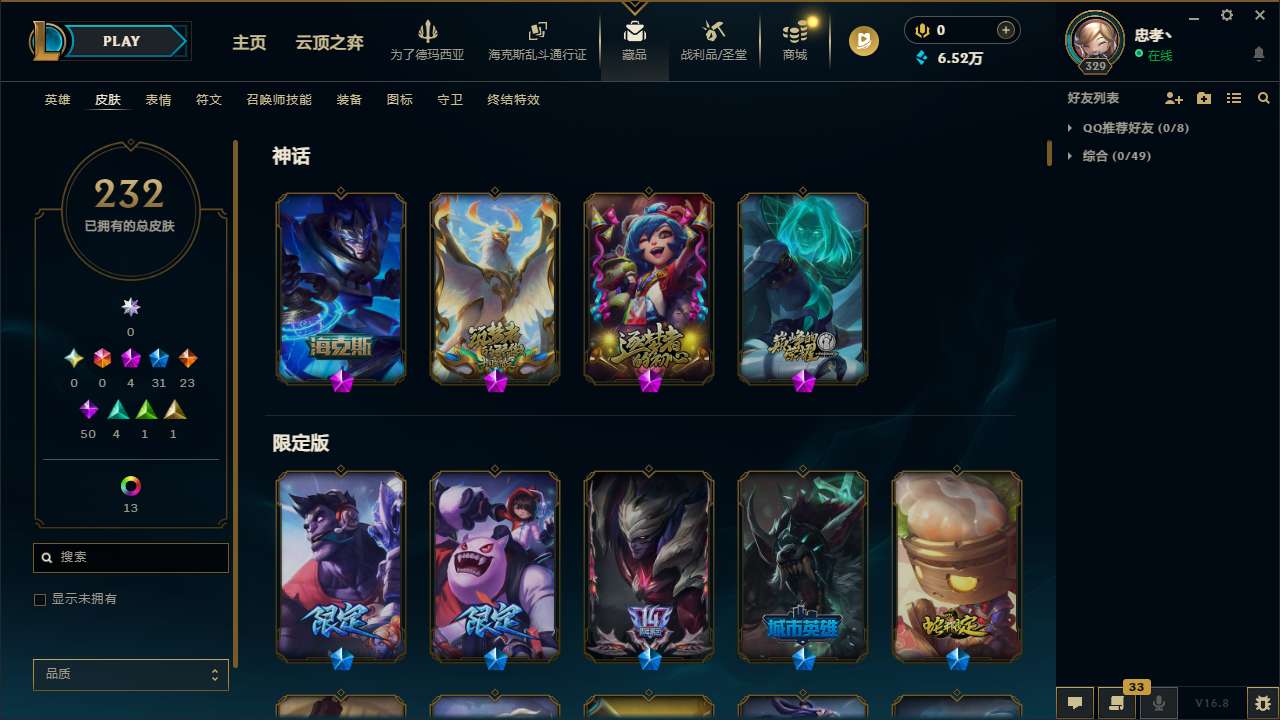Open the 为了德玛西亚 event icon
Image resolution: width=1280 pixels, height=720 pixels.
point(428,40)
